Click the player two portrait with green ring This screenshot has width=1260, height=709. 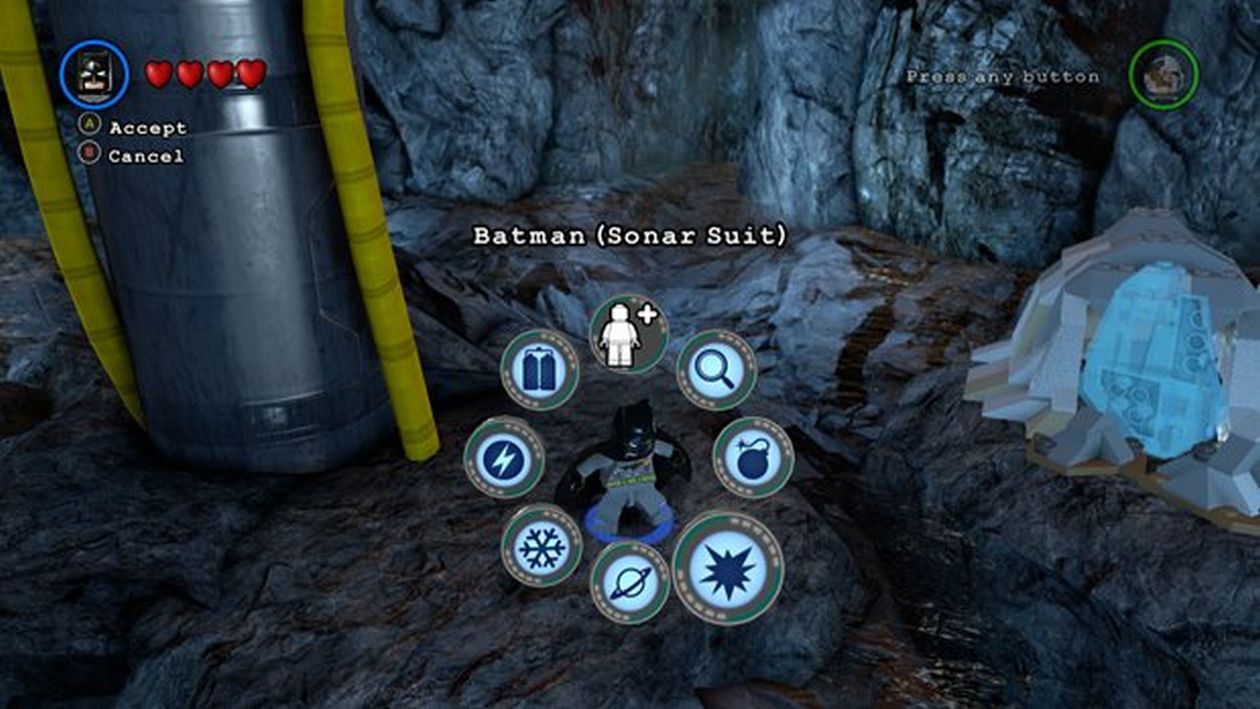click(1164, 75)
